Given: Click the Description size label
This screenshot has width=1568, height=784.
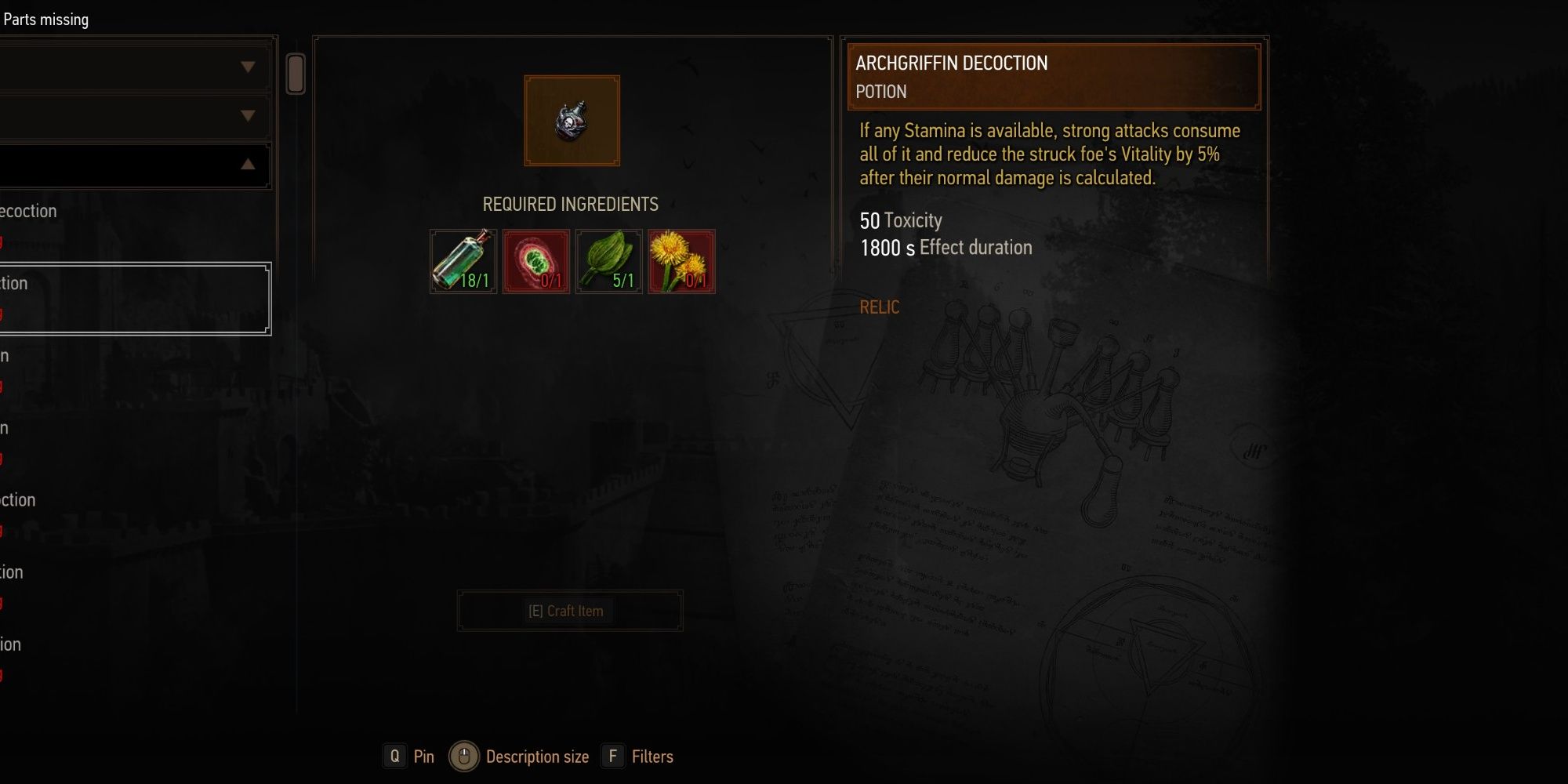Looking at the screenshot, I should pos(537,757).
